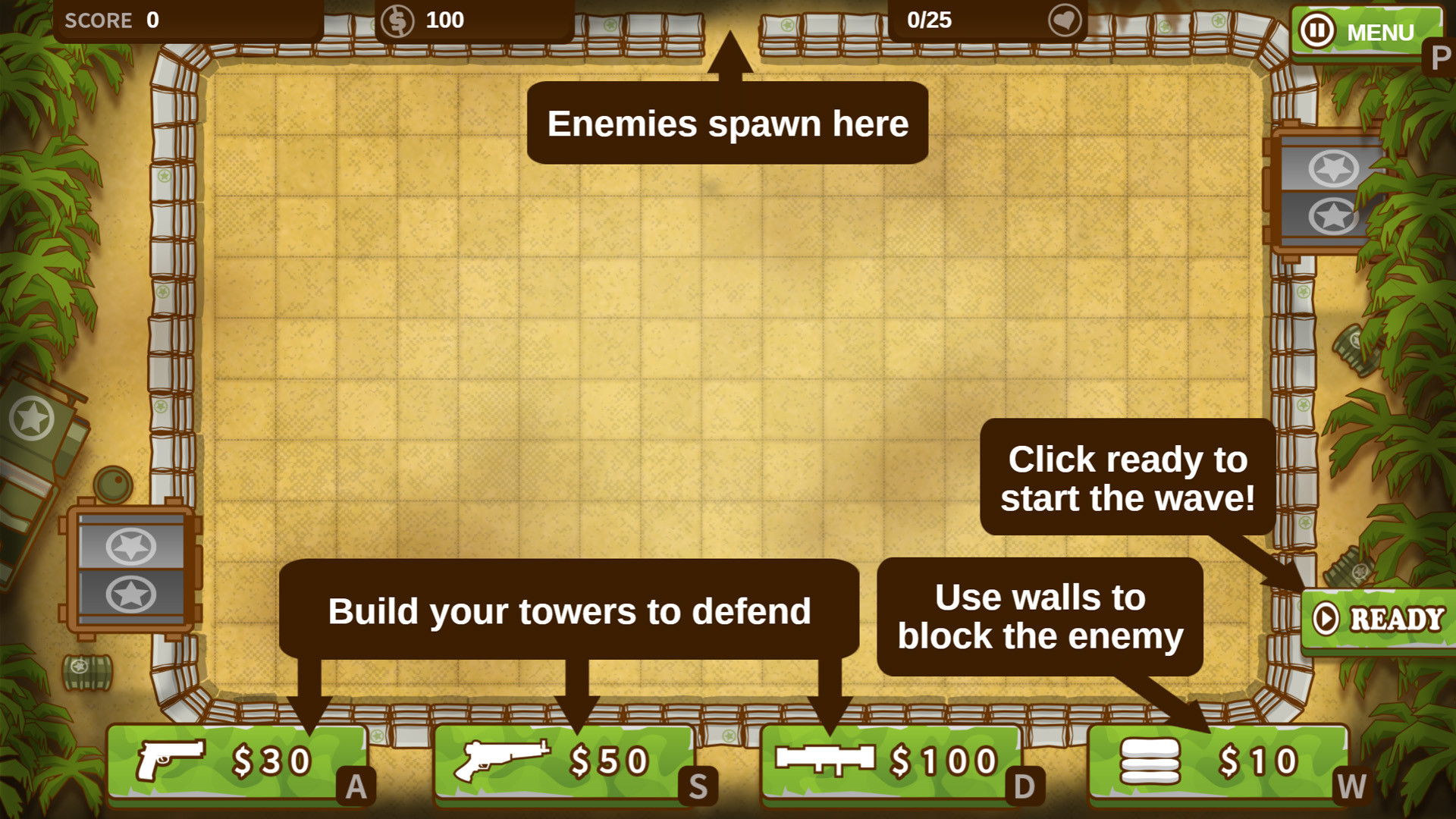Toggle the top star slot on the right panel
The width and height of the screenshot is (1456, 819).
click(x=1332, y=168)
